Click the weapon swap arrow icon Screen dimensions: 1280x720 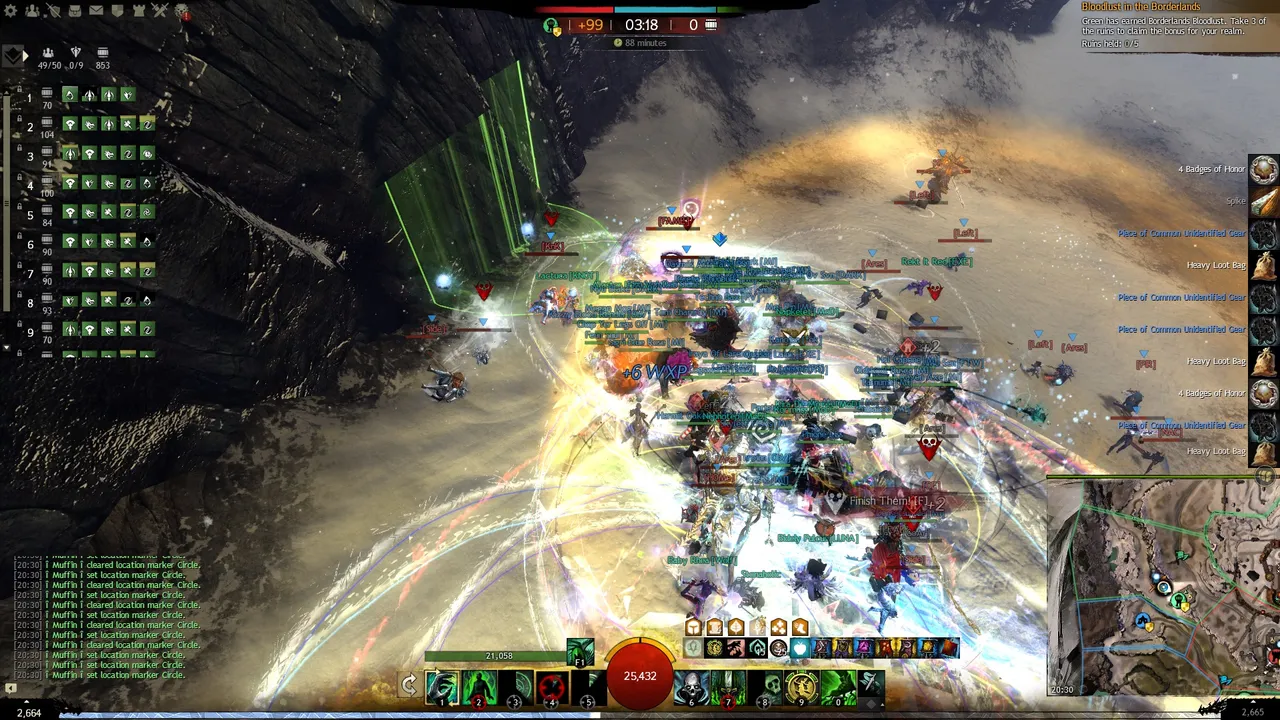(x=410, y=685)
